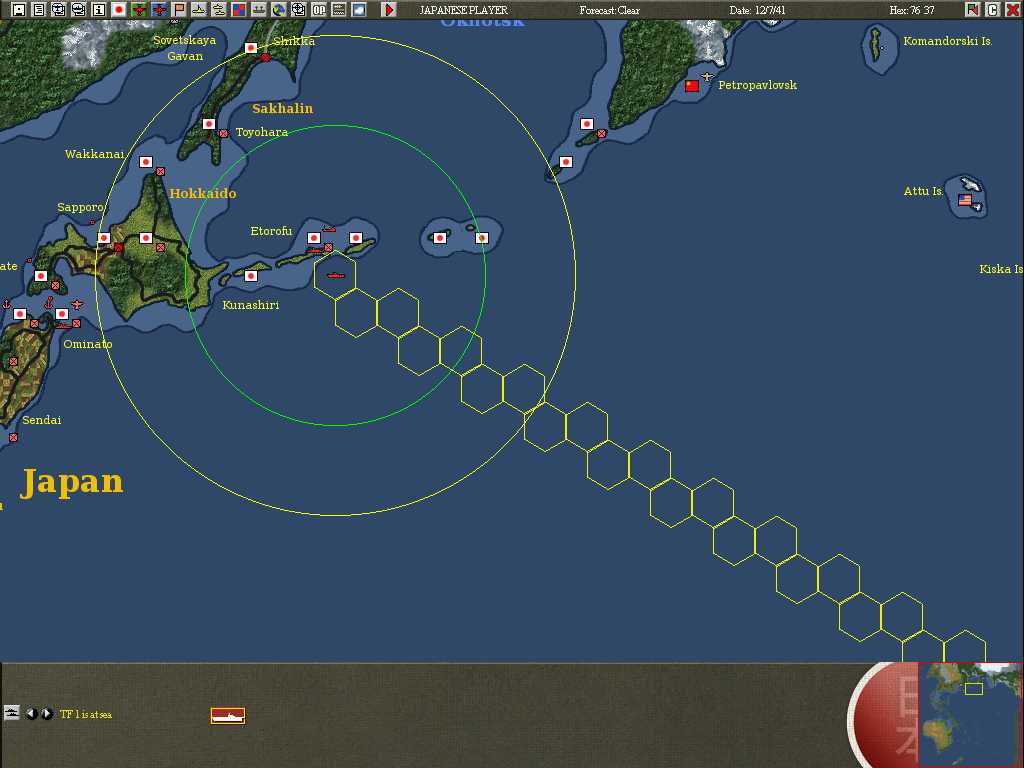Open the cloud weather toolbar icon
The width and height of the screenshot is (1024, 768).
(359, 10)
